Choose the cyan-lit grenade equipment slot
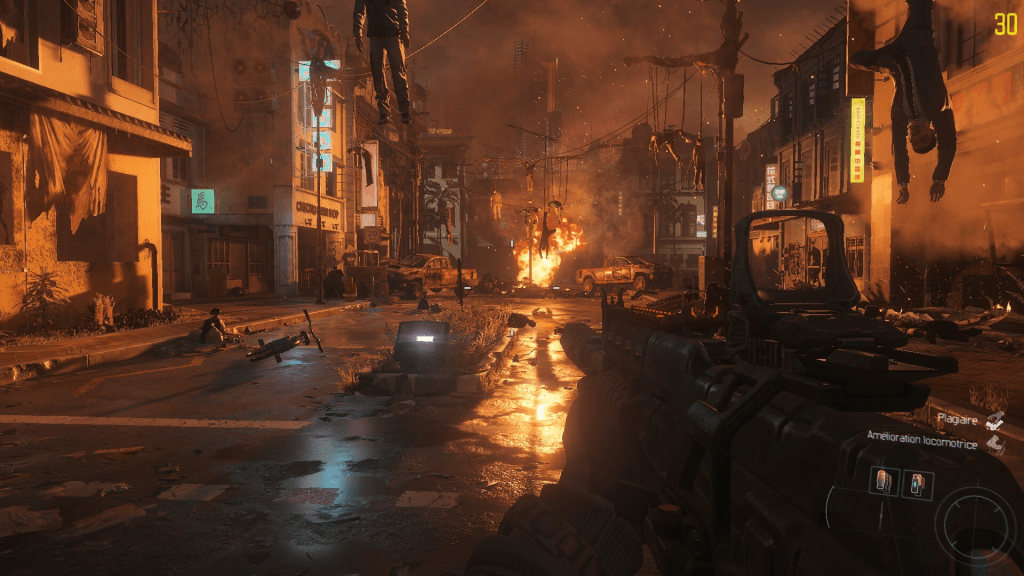This screenshot has height=576, width=1024. coord(917,485)
